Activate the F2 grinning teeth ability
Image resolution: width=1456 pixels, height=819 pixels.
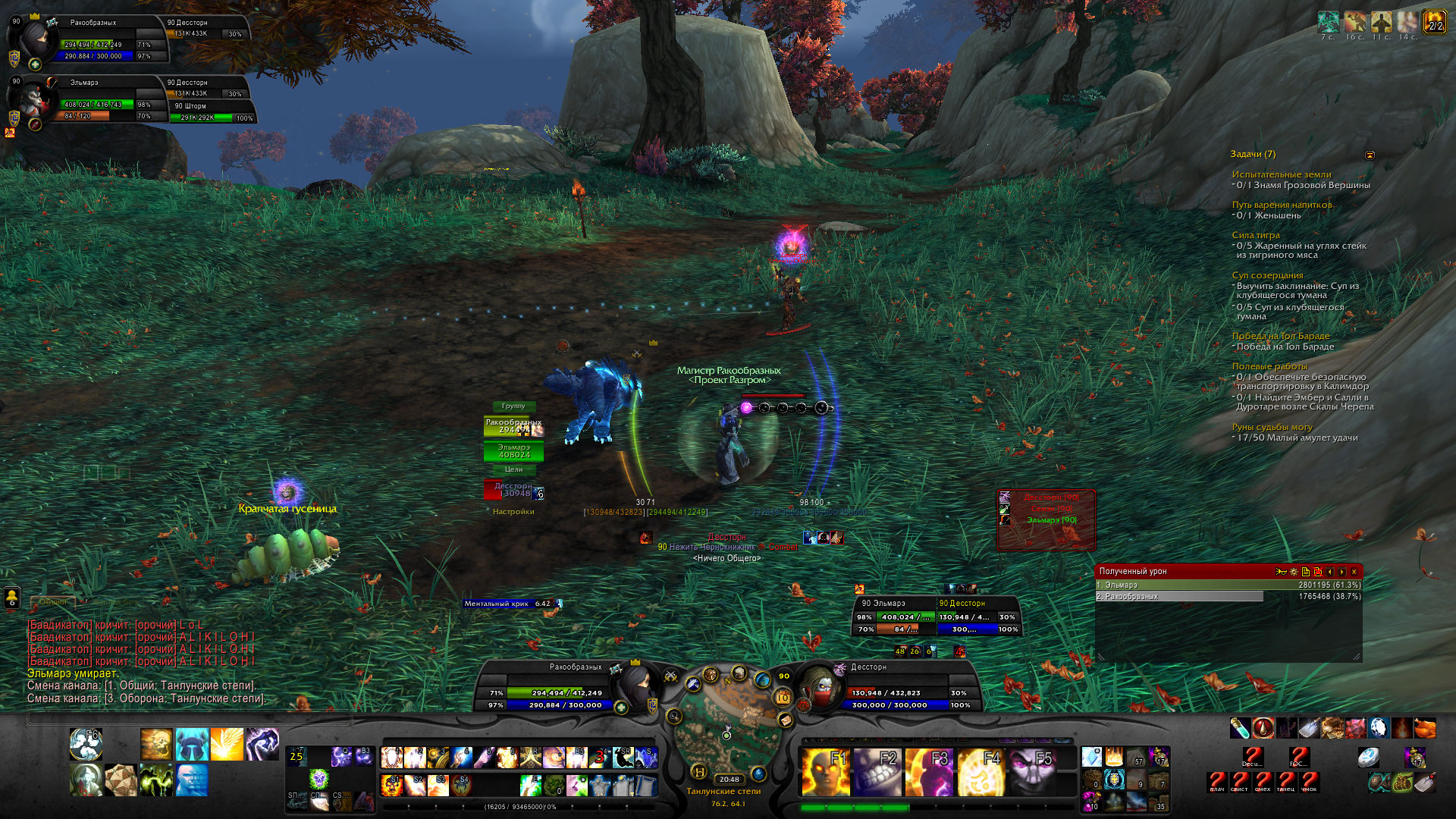[876, 772]
